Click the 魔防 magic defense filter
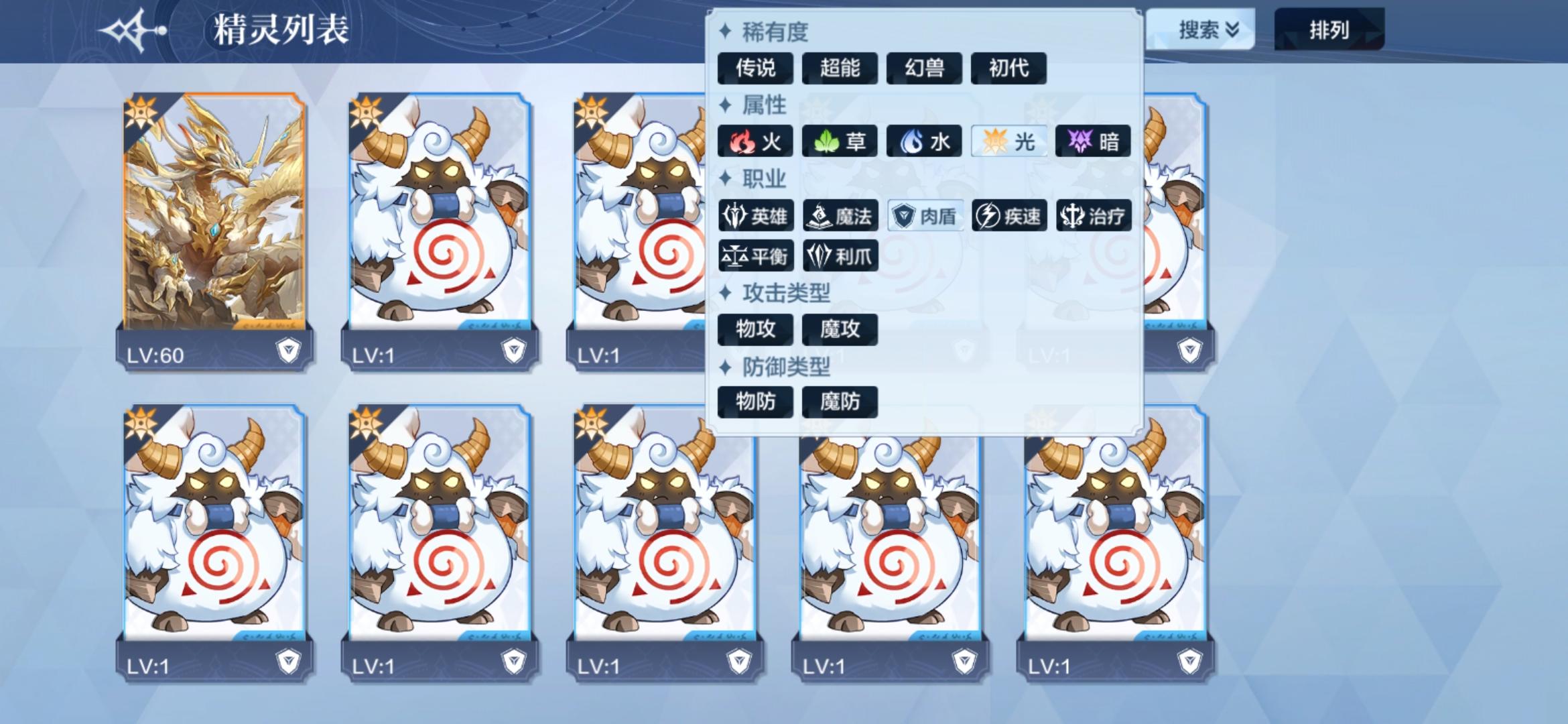1568x724 pixels. tap(840, 401)
